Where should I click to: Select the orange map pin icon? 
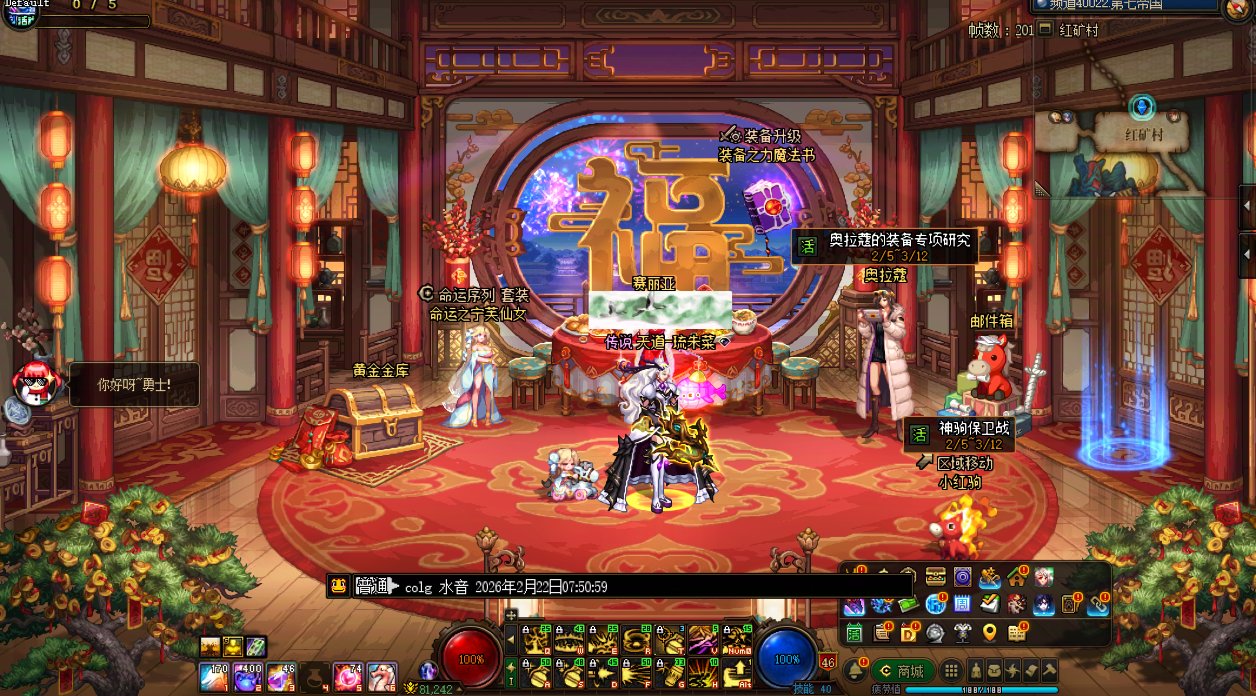click(990, 632)
